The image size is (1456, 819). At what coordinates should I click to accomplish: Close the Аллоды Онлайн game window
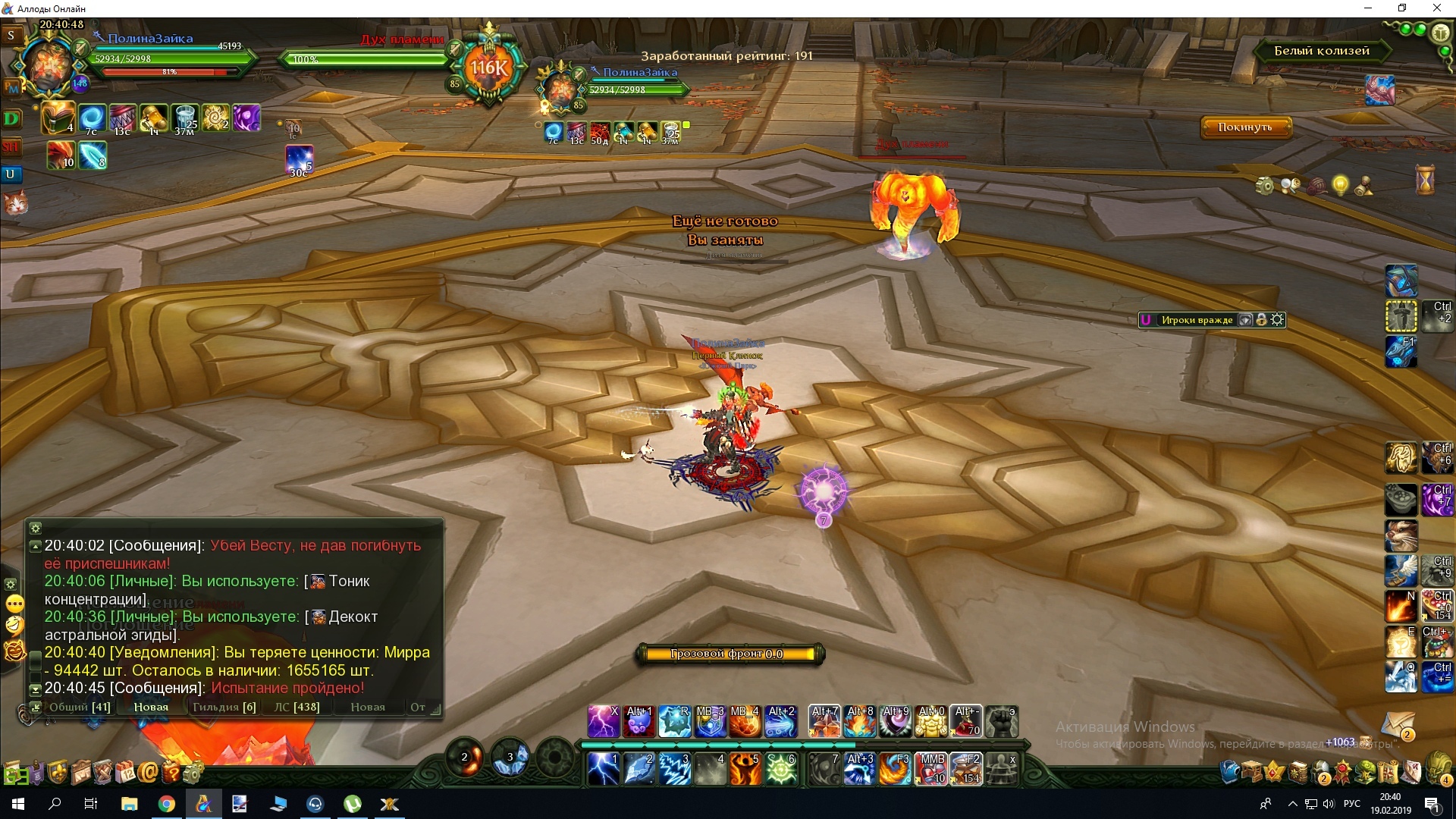[1436, 8]
